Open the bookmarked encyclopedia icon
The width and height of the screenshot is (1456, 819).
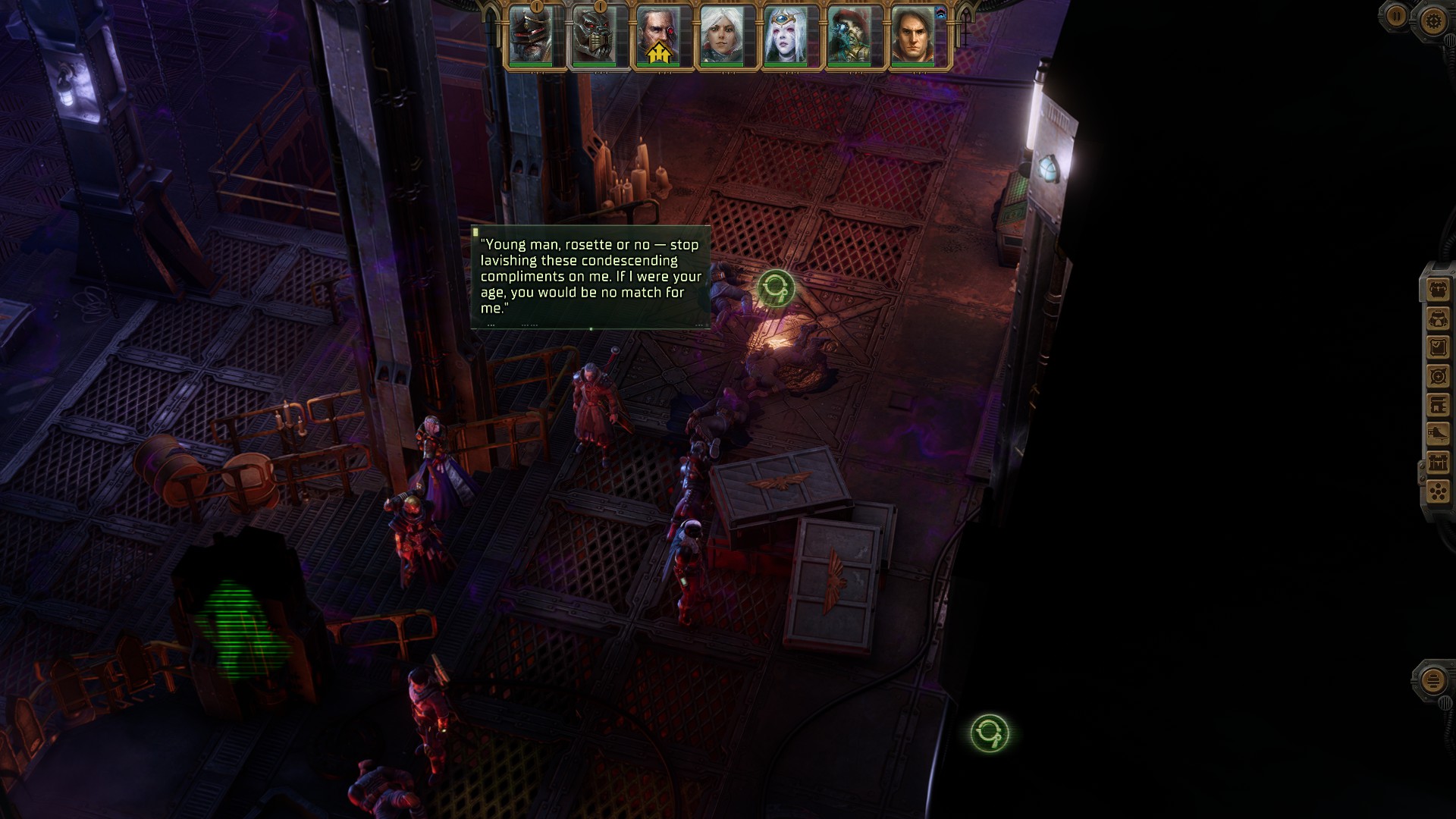click(1438, 405)
